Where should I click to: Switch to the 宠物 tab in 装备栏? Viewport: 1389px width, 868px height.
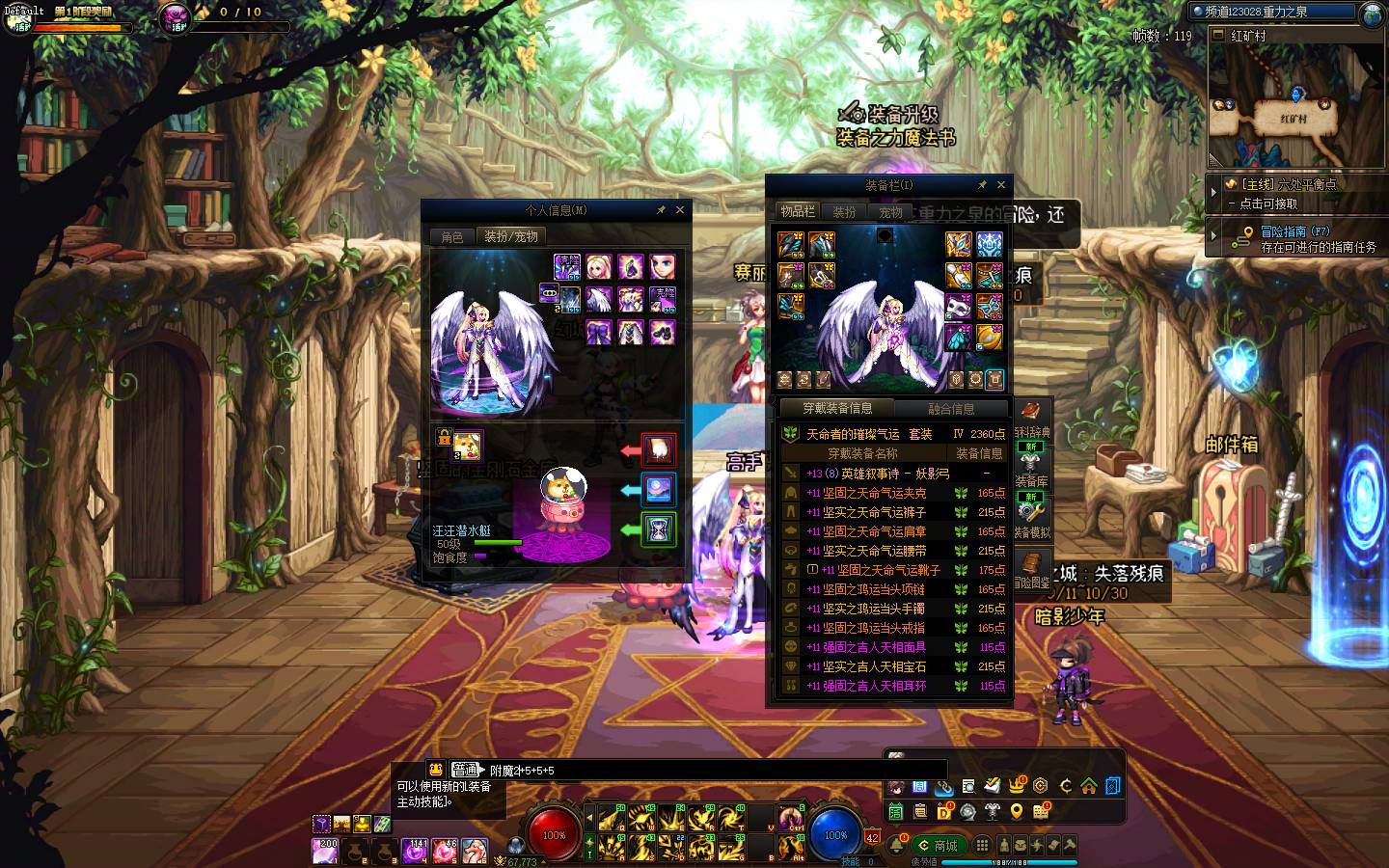coord(890,212)
